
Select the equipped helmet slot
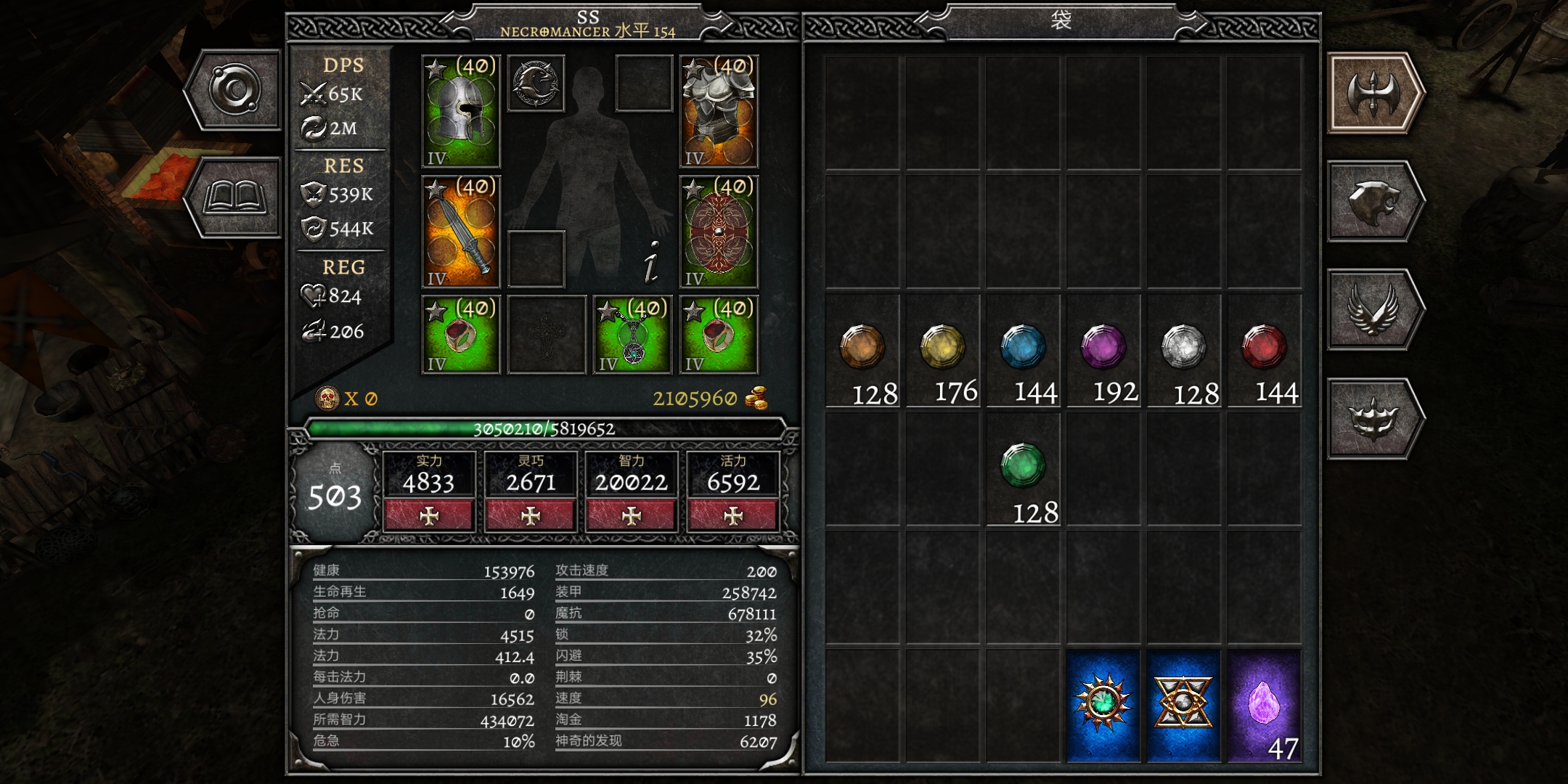click(461, 111)
